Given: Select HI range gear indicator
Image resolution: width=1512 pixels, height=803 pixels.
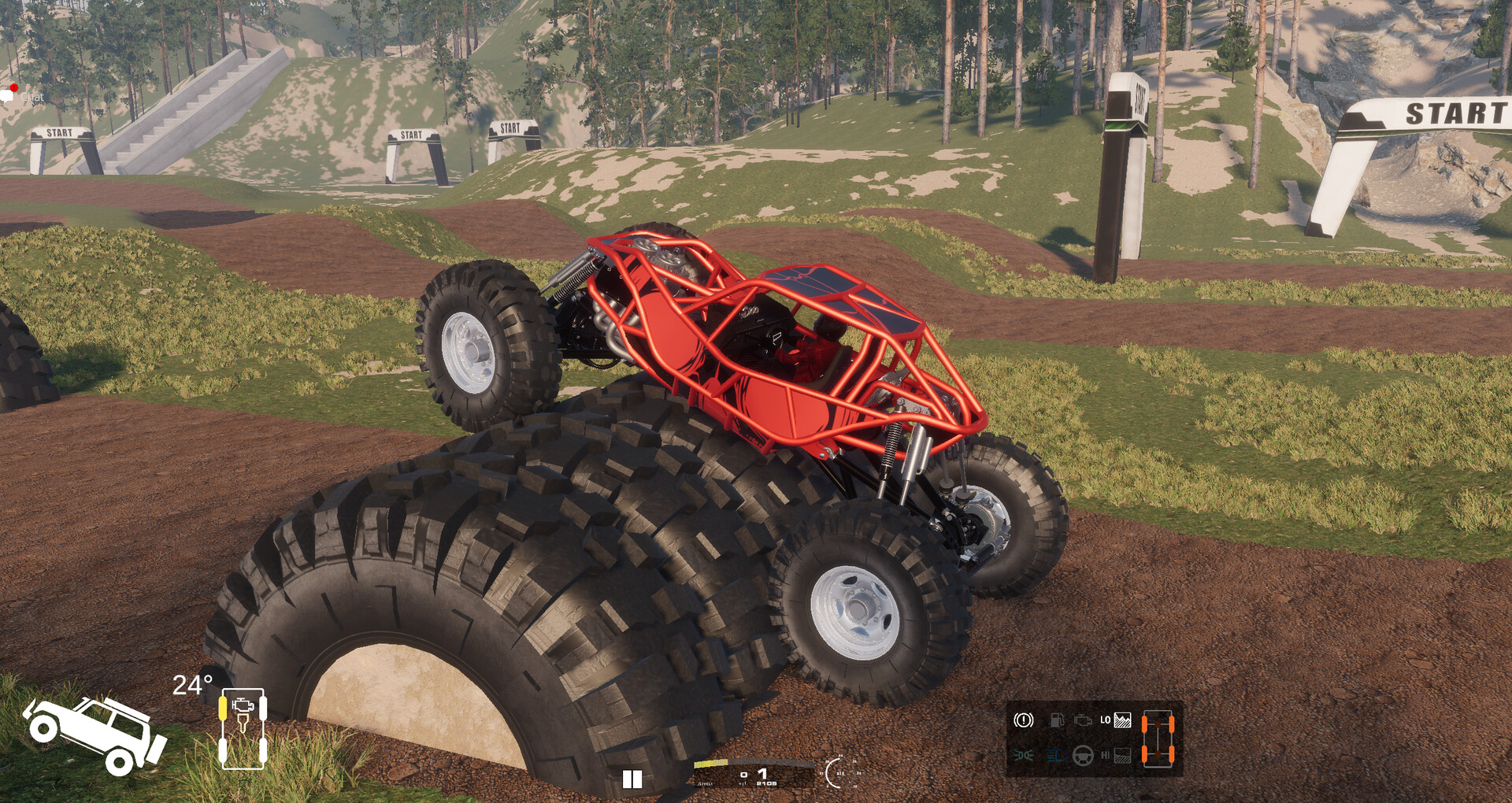Looking at the screenshot, I should click(1114, 756).
